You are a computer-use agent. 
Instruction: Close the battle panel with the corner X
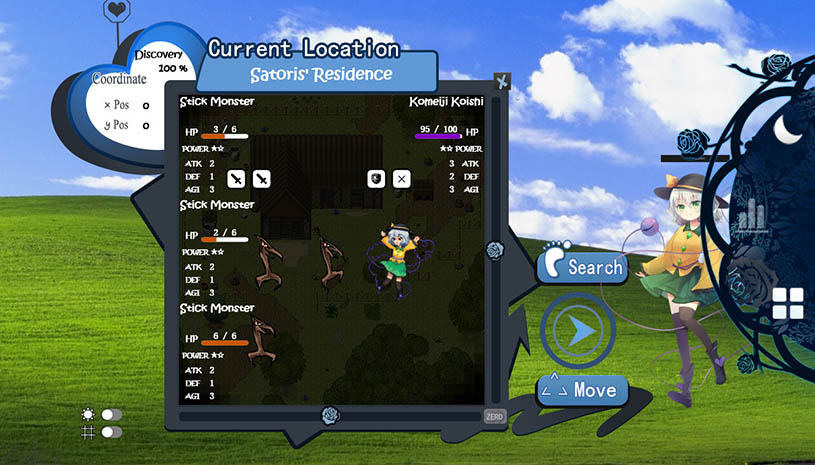pos(503,82)
